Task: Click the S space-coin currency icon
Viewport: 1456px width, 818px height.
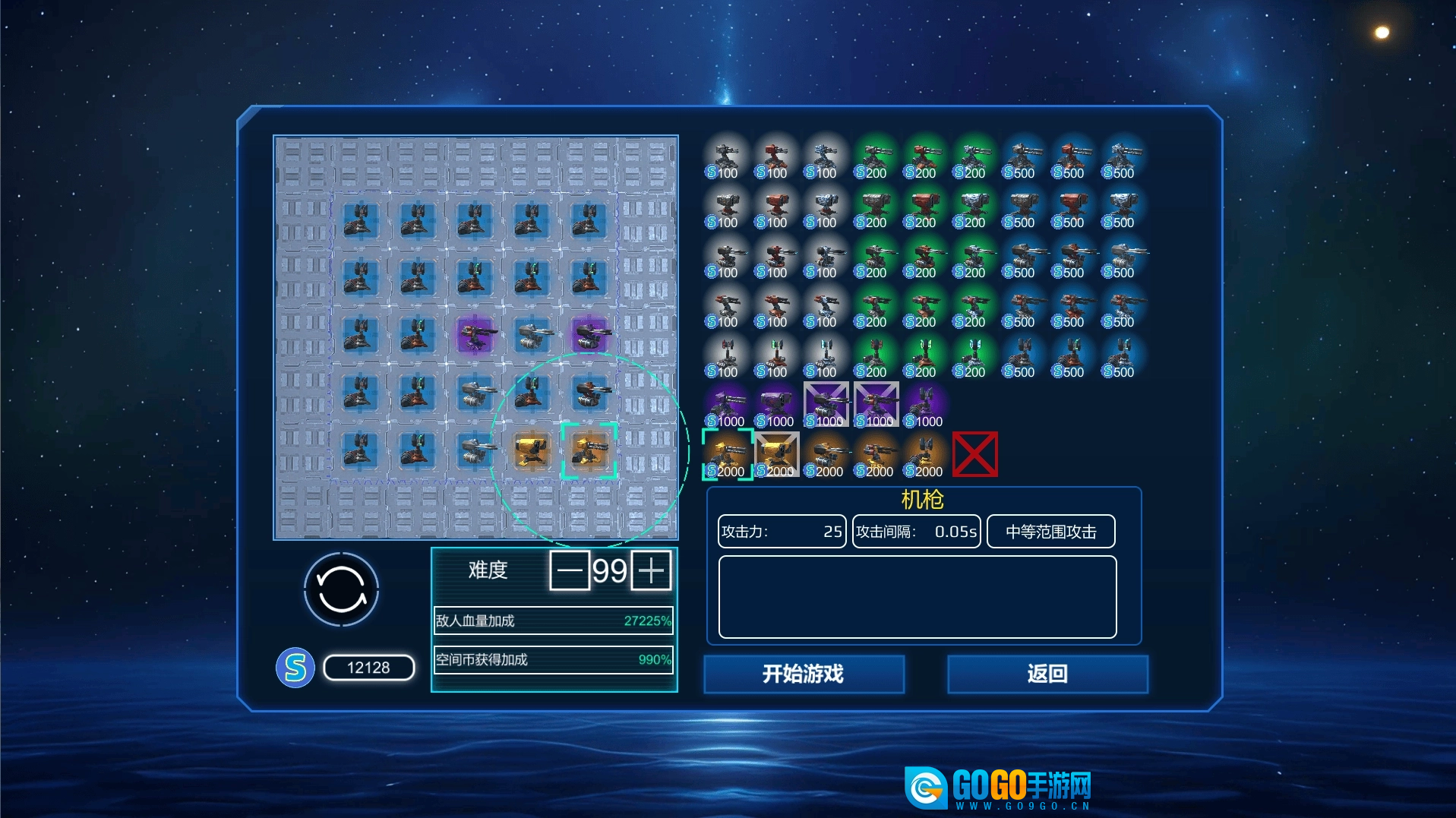Action: pyautogui.click(x=295, y=668)
